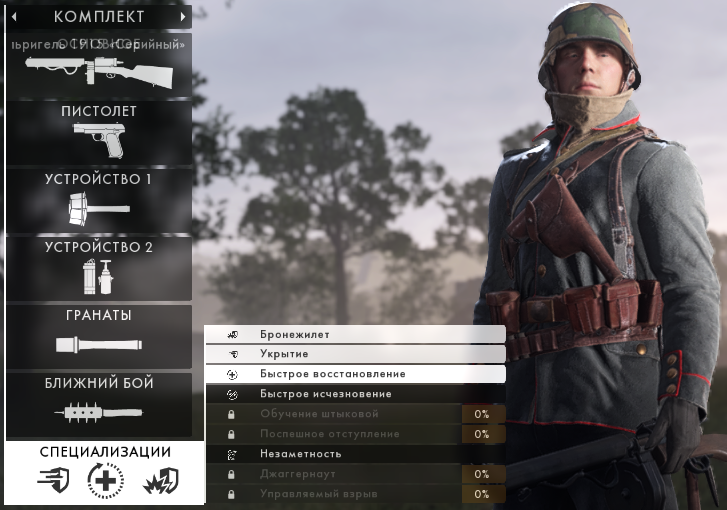Image resolution: width=727 pixels, height=510 pixels.
Task: Open the Устройство 2 gadget slot
Action: (x=98, y=267)
